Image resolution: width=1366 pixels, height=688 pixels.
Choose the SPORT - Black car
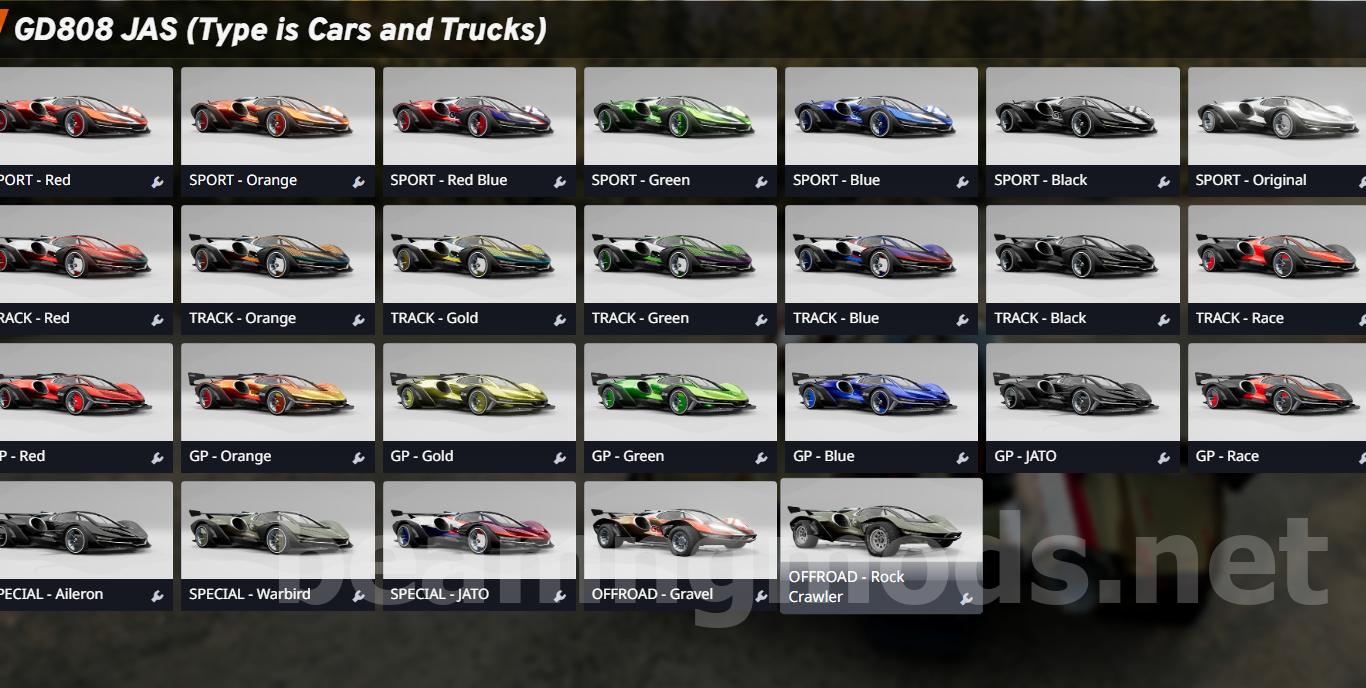click(1082, 118)
